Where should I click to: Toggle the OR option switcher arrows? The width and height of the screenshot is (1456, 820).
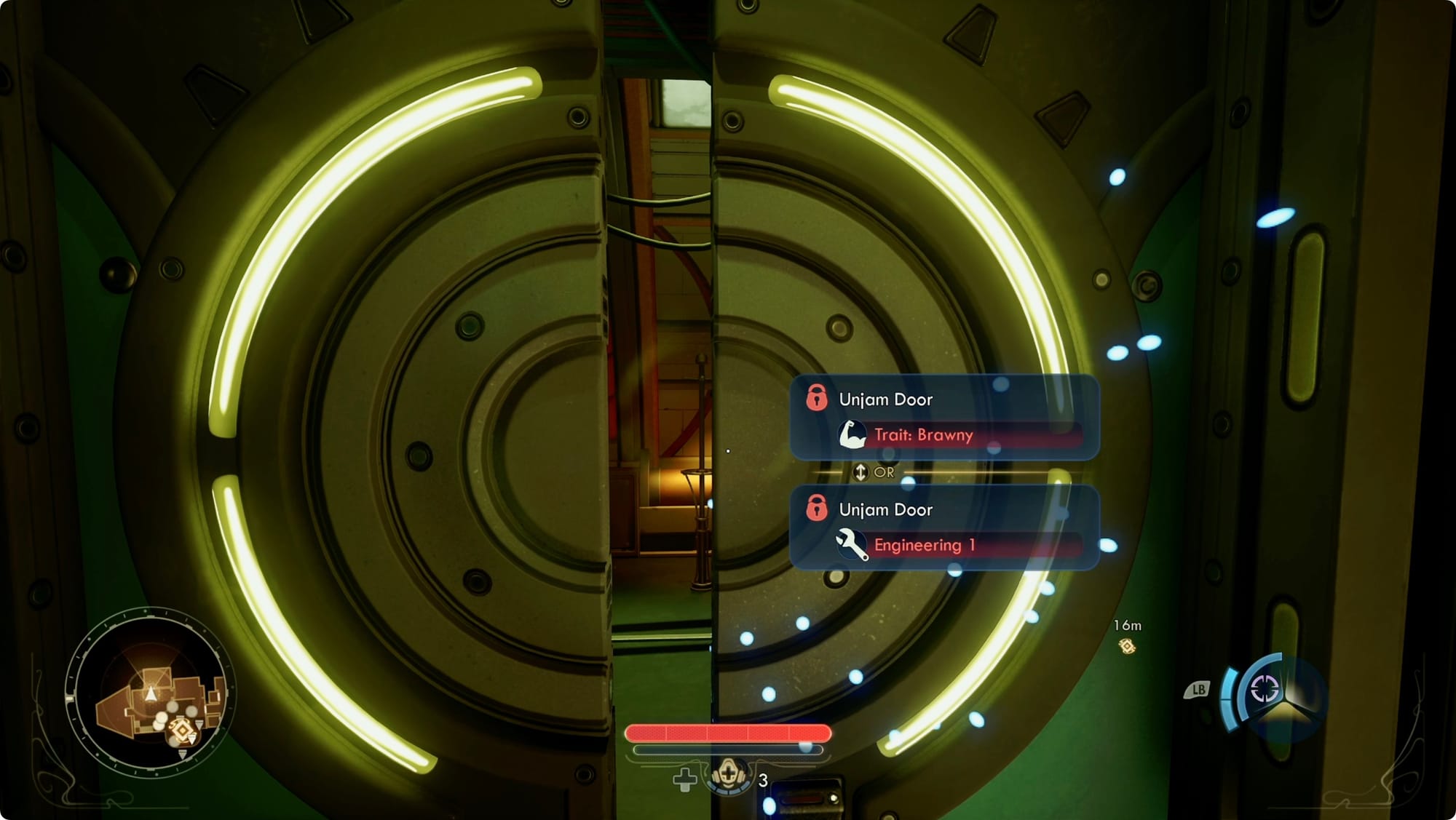(861, 471)
